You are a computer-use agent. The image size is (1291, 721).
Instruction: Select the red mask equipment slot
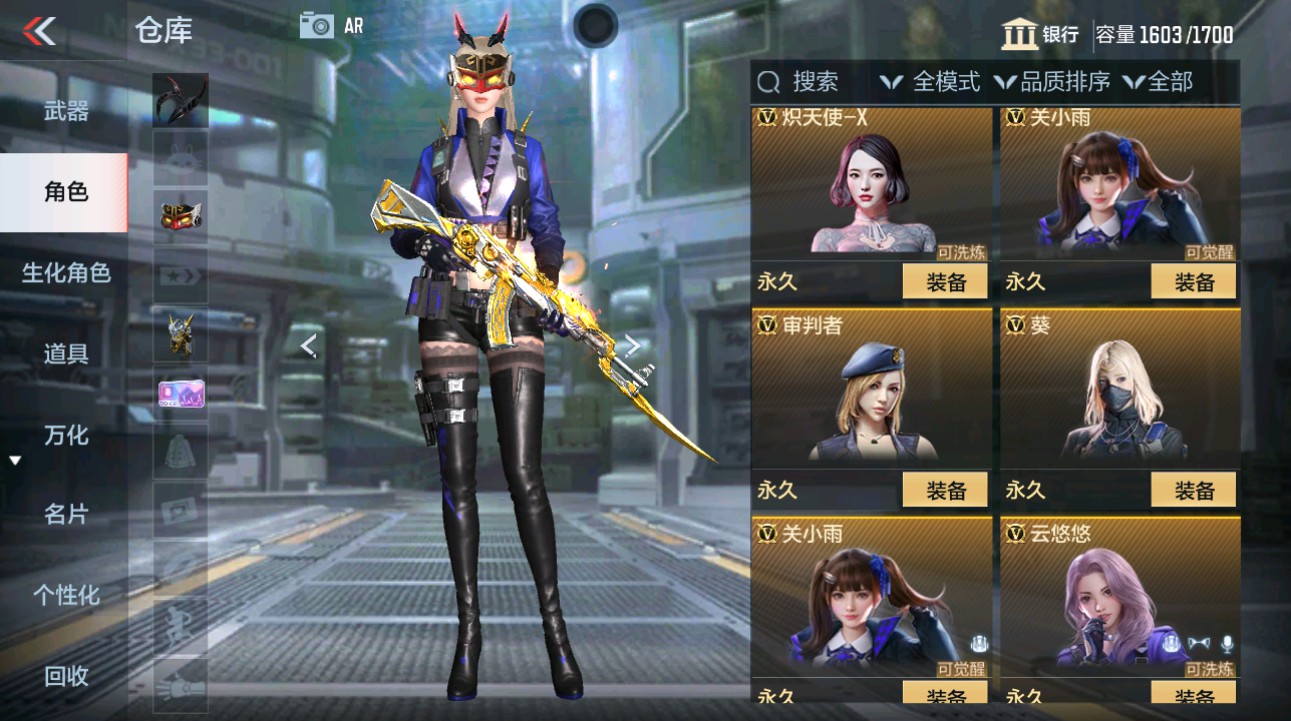coord(180,217)
